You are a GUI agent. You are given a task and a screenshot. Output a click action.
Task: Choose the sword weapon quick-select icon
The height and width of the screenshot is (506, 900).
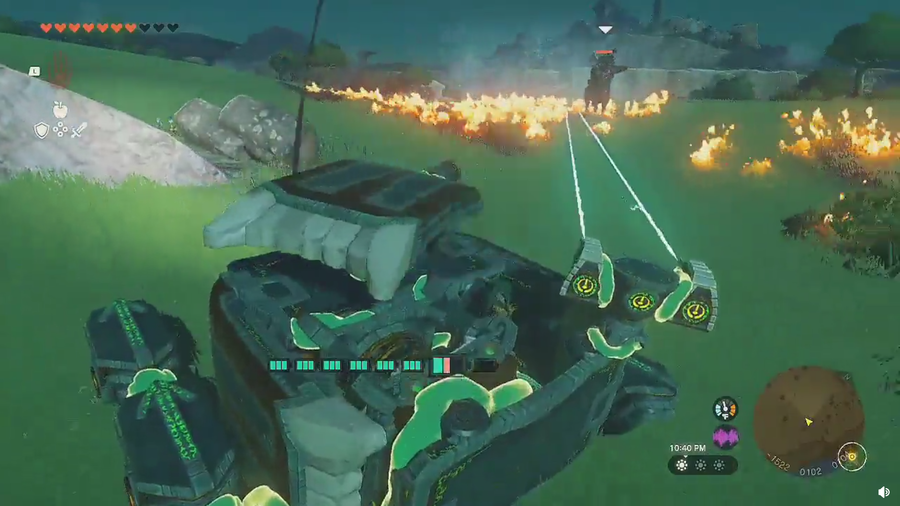79,130
